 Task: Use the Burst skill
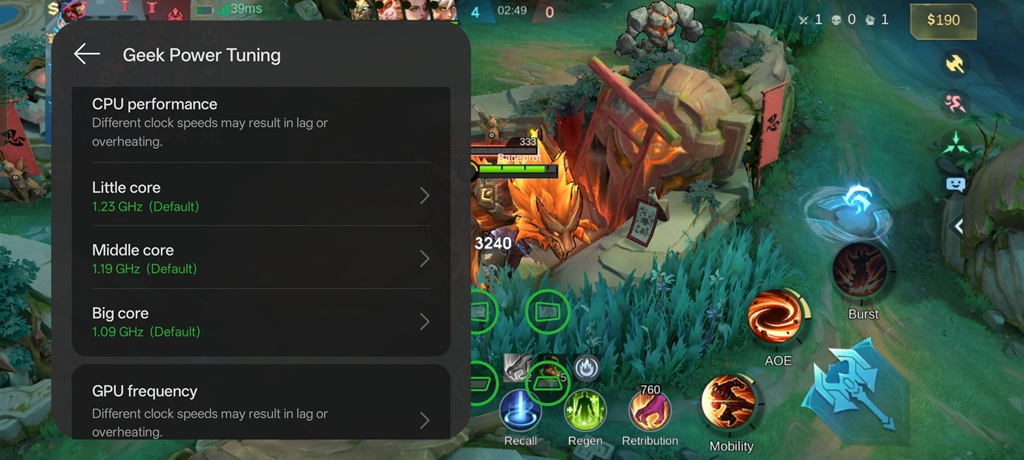click(x=861, y=272)
